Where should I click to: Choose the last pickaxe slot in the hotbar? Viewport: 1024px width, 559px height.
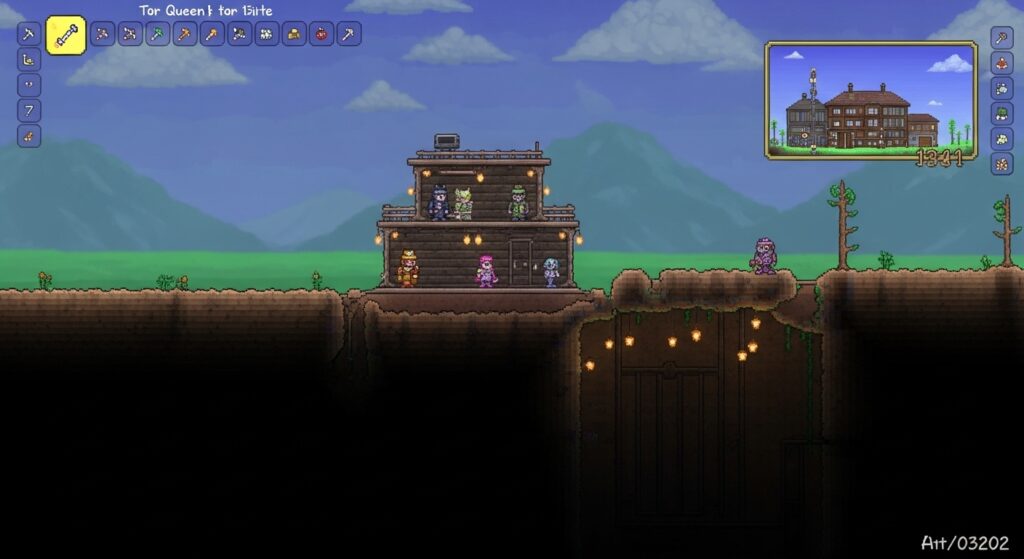coord(348,34)
